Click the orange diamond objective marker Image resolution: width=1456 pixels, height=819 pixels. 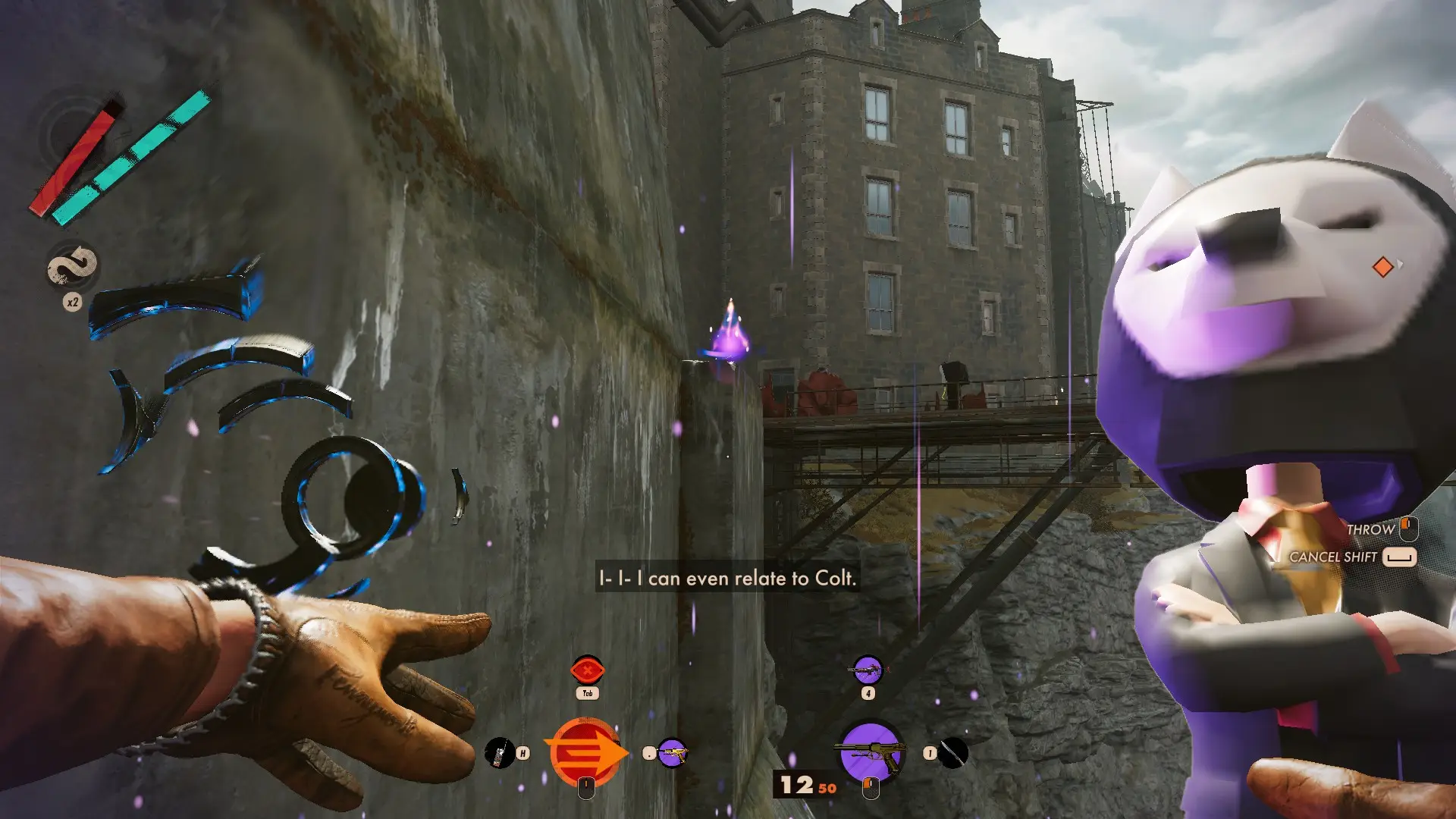[1382, 267]
